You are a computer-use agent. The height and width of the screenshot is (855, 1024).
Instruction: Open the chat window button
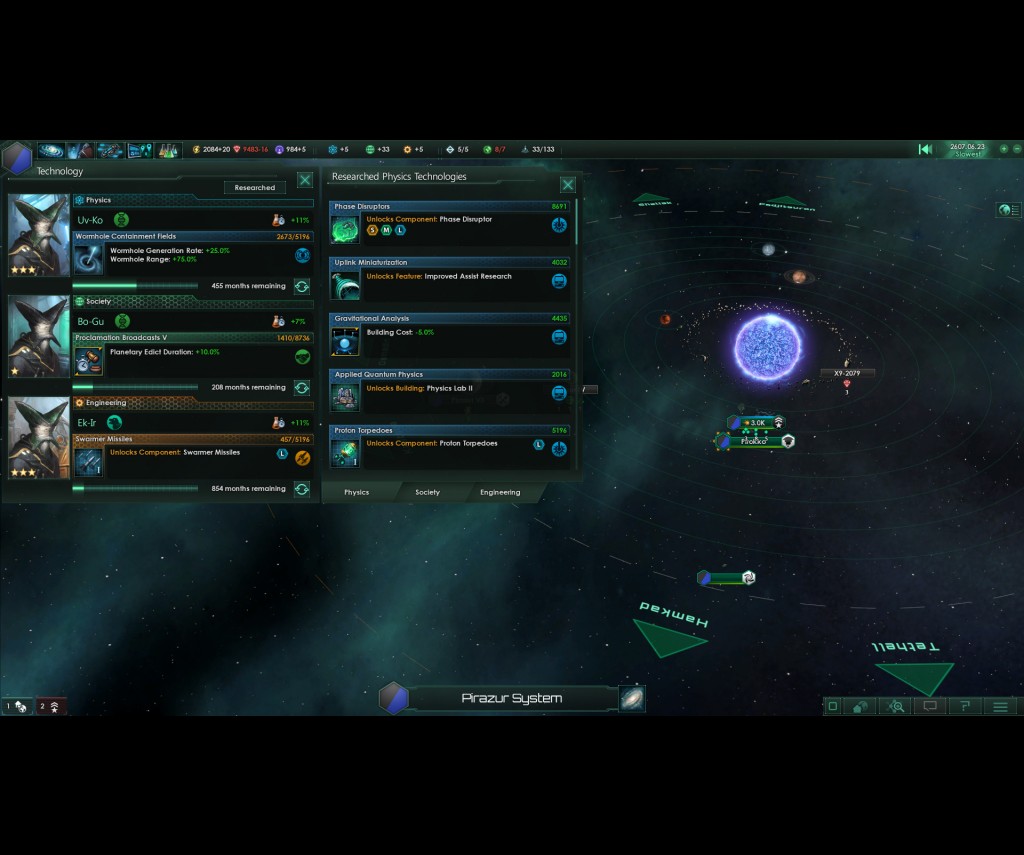point(930,706)
